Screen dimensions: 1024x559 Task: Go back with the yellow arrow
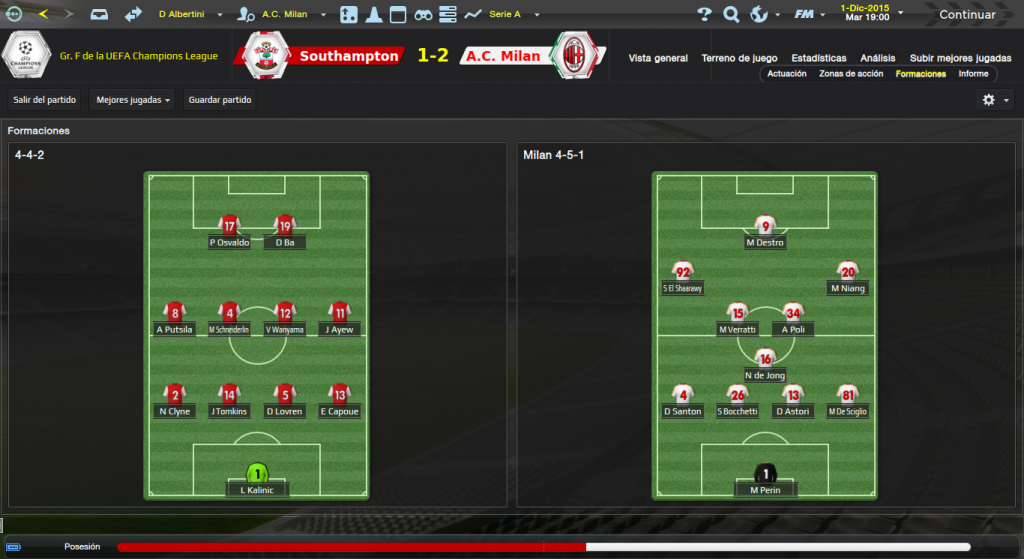[43, 14]
